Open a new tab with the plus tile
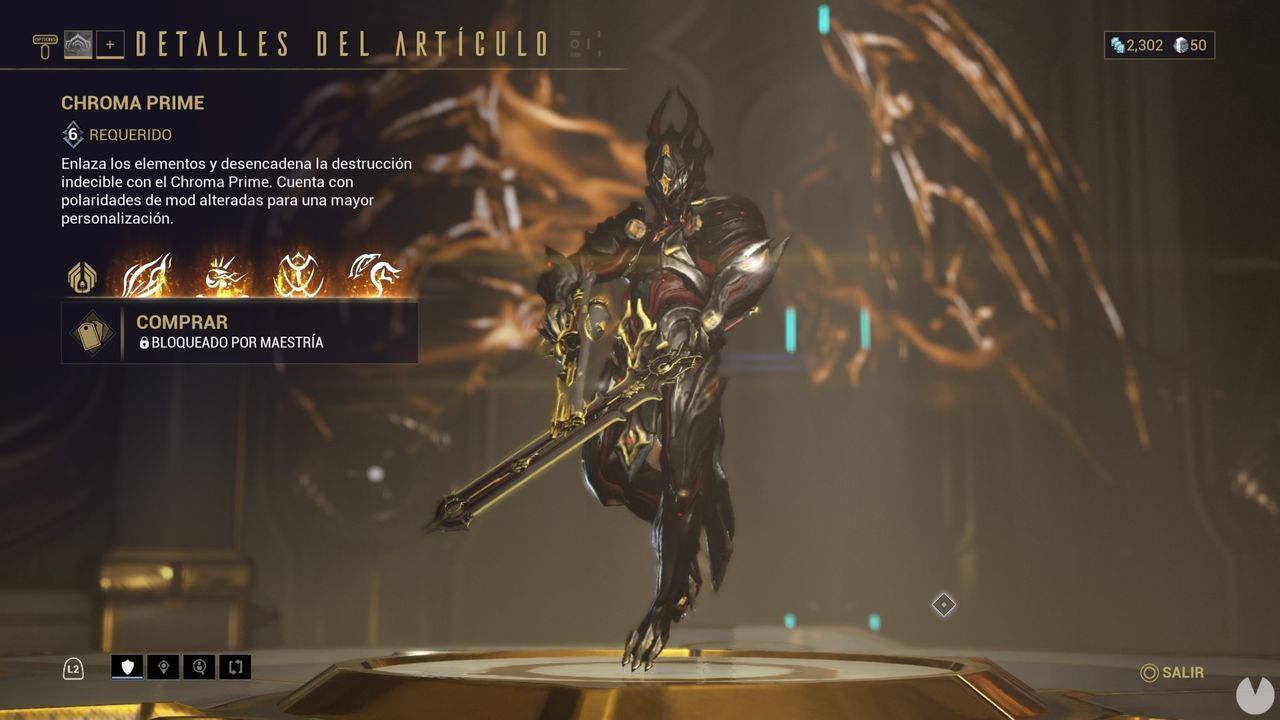Screen dimensions: 1280x720 [110, 44]
